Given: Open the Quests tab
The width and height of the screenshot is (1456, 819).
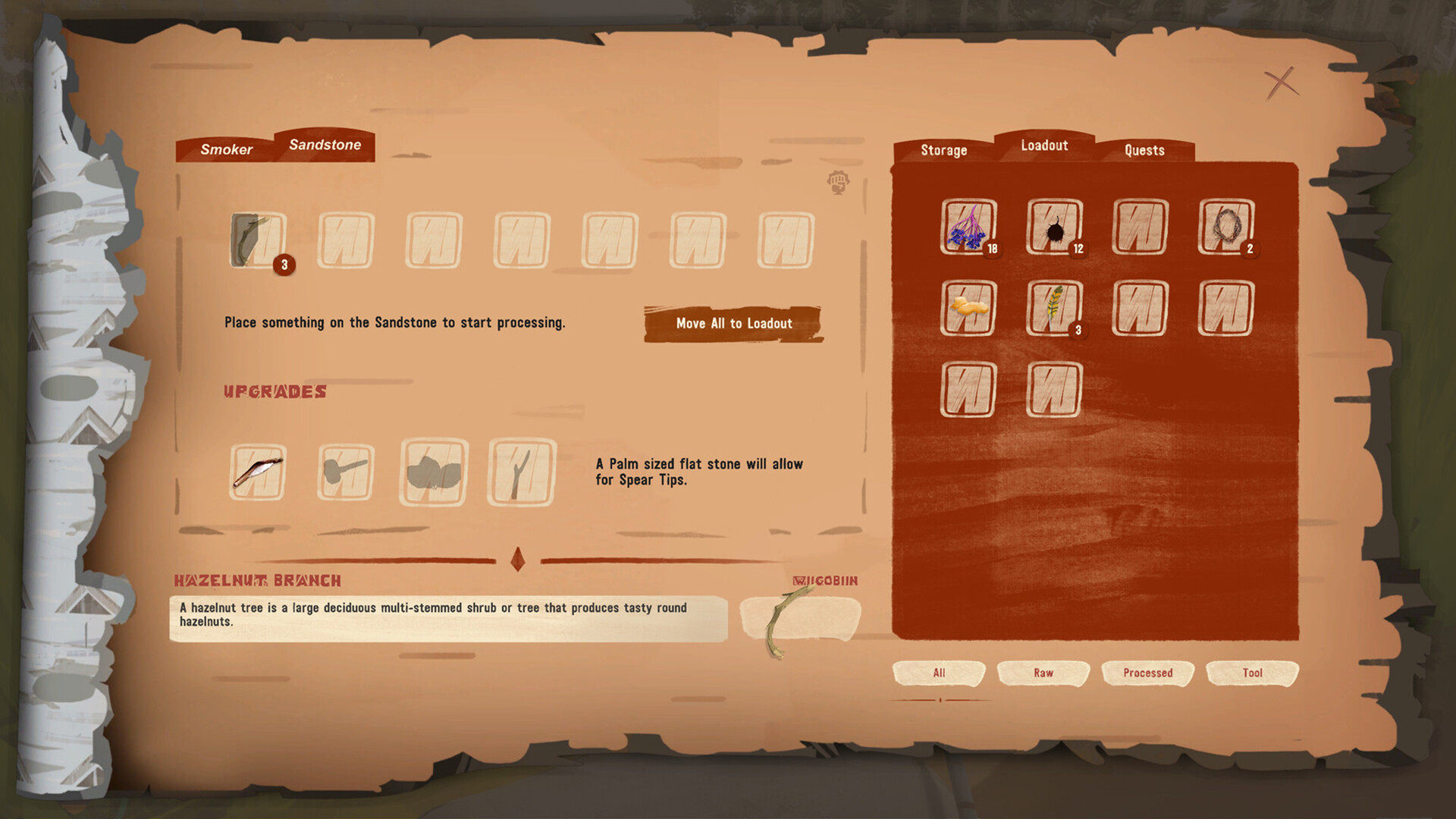Looking at the screenshot, I should point(1144,150).
